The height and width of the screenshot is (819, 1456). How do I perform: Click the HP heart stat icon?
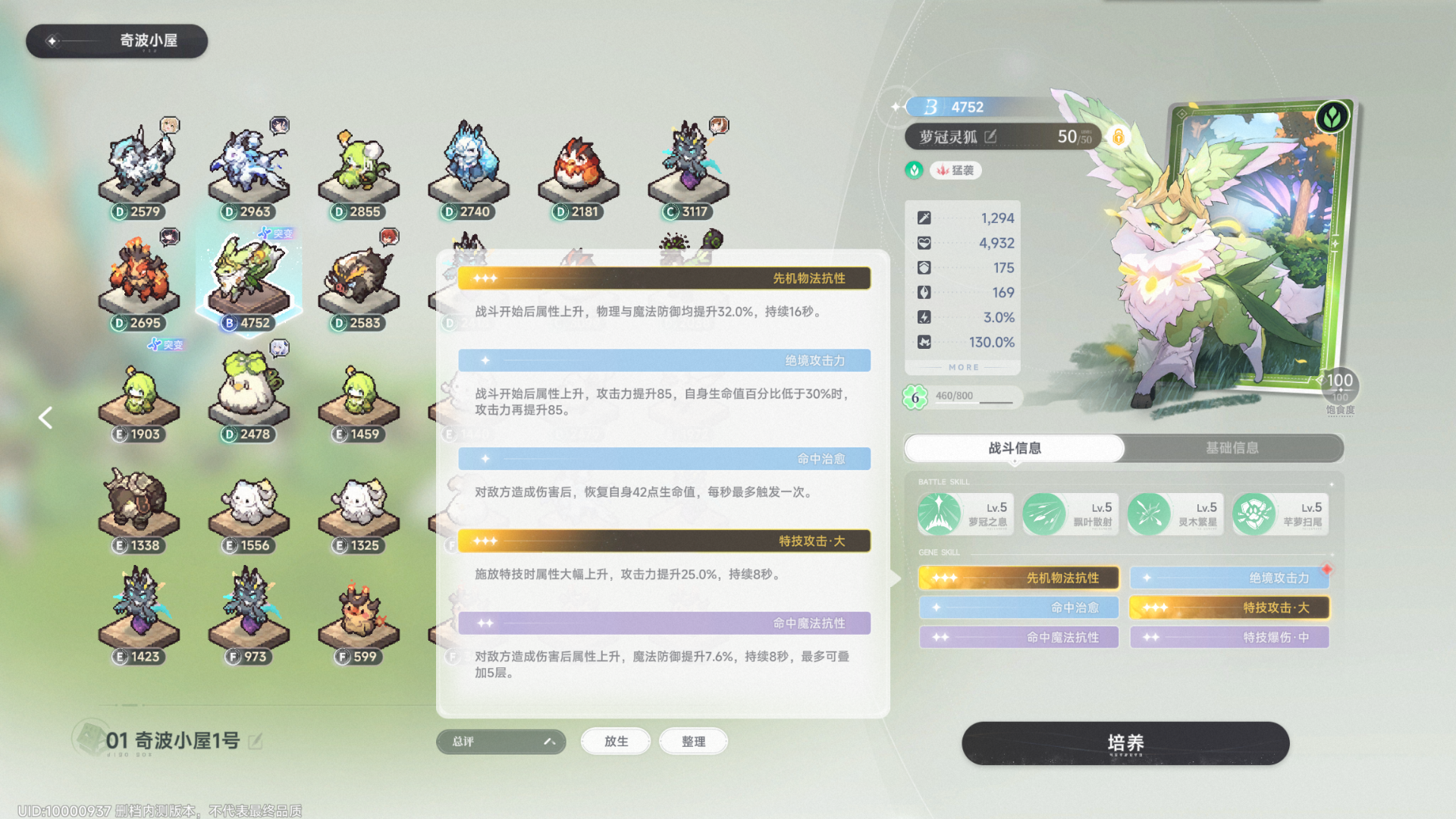(924, 243)
